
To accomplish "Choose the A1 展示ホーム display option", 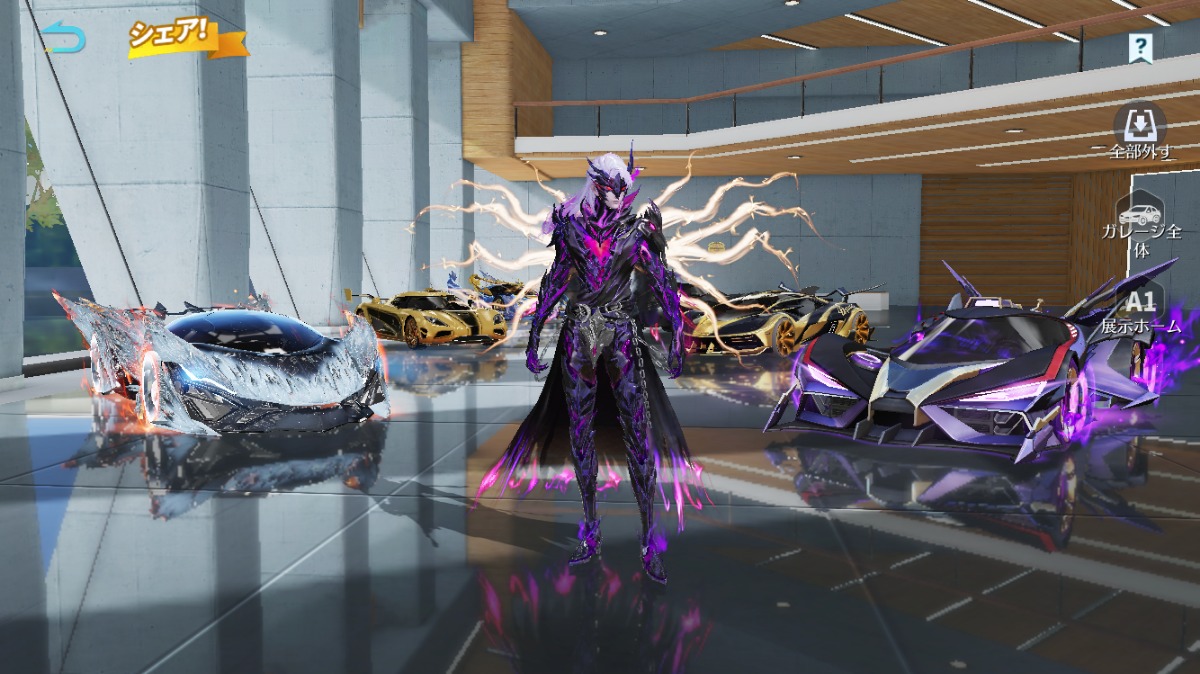I will point(1141,309).
